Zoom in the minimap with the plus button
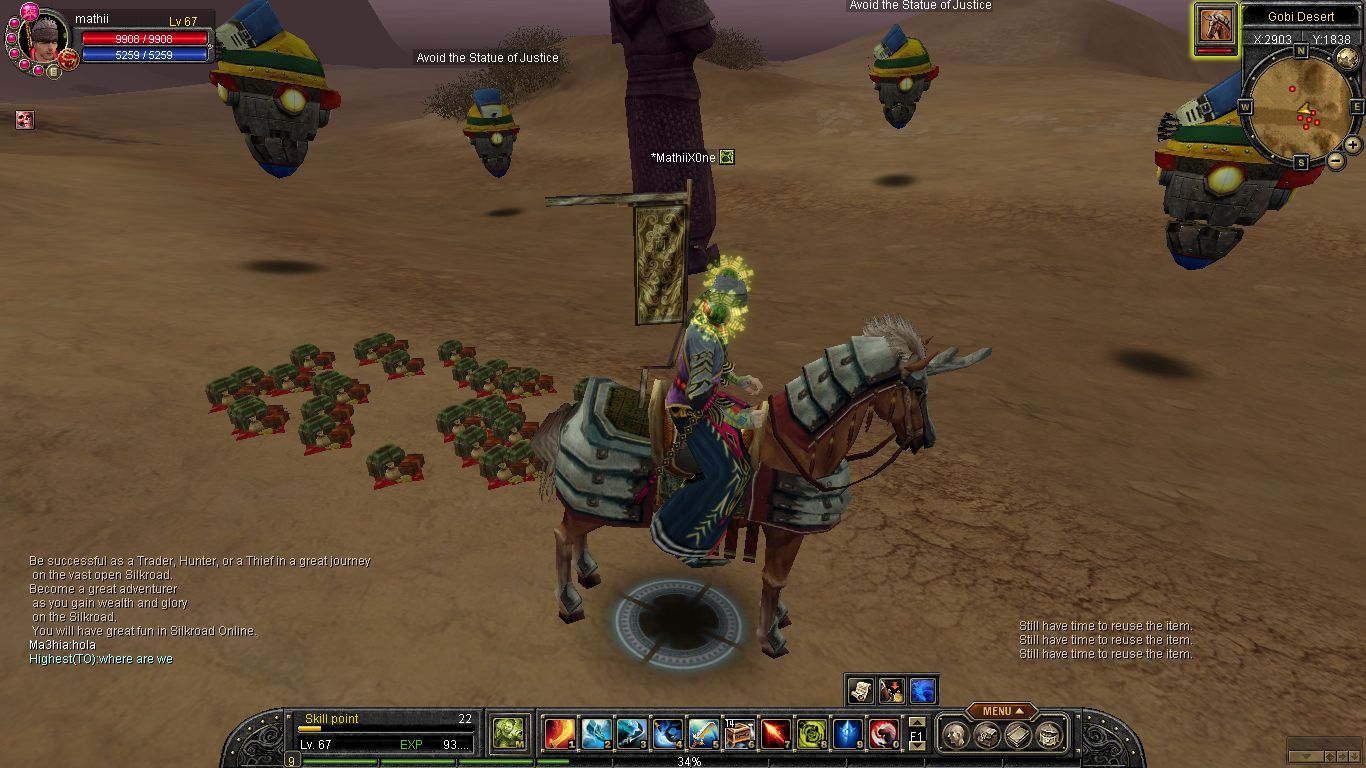This screenshot has height=768, width=1366. 1353,145
